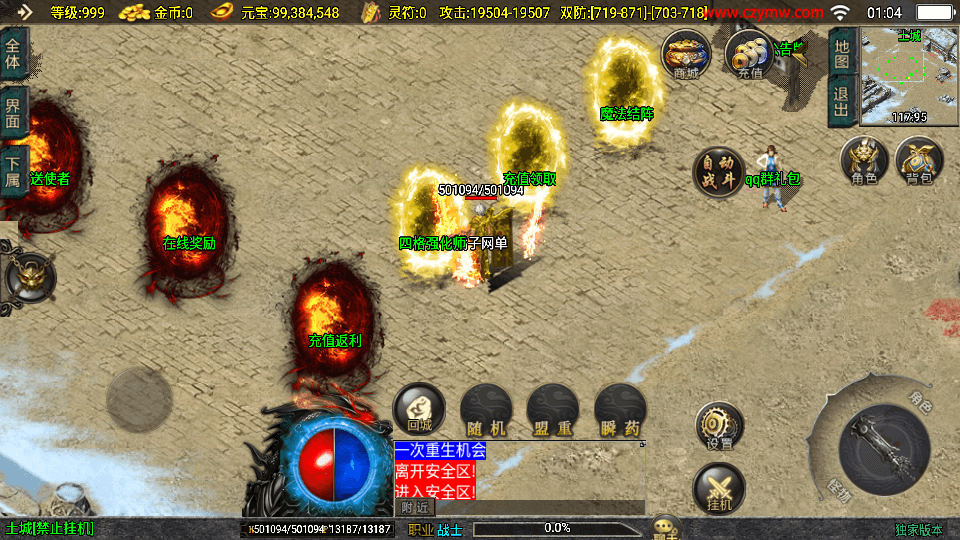
Task: Select the 全体 tab
Action: (x=14, y=53)
